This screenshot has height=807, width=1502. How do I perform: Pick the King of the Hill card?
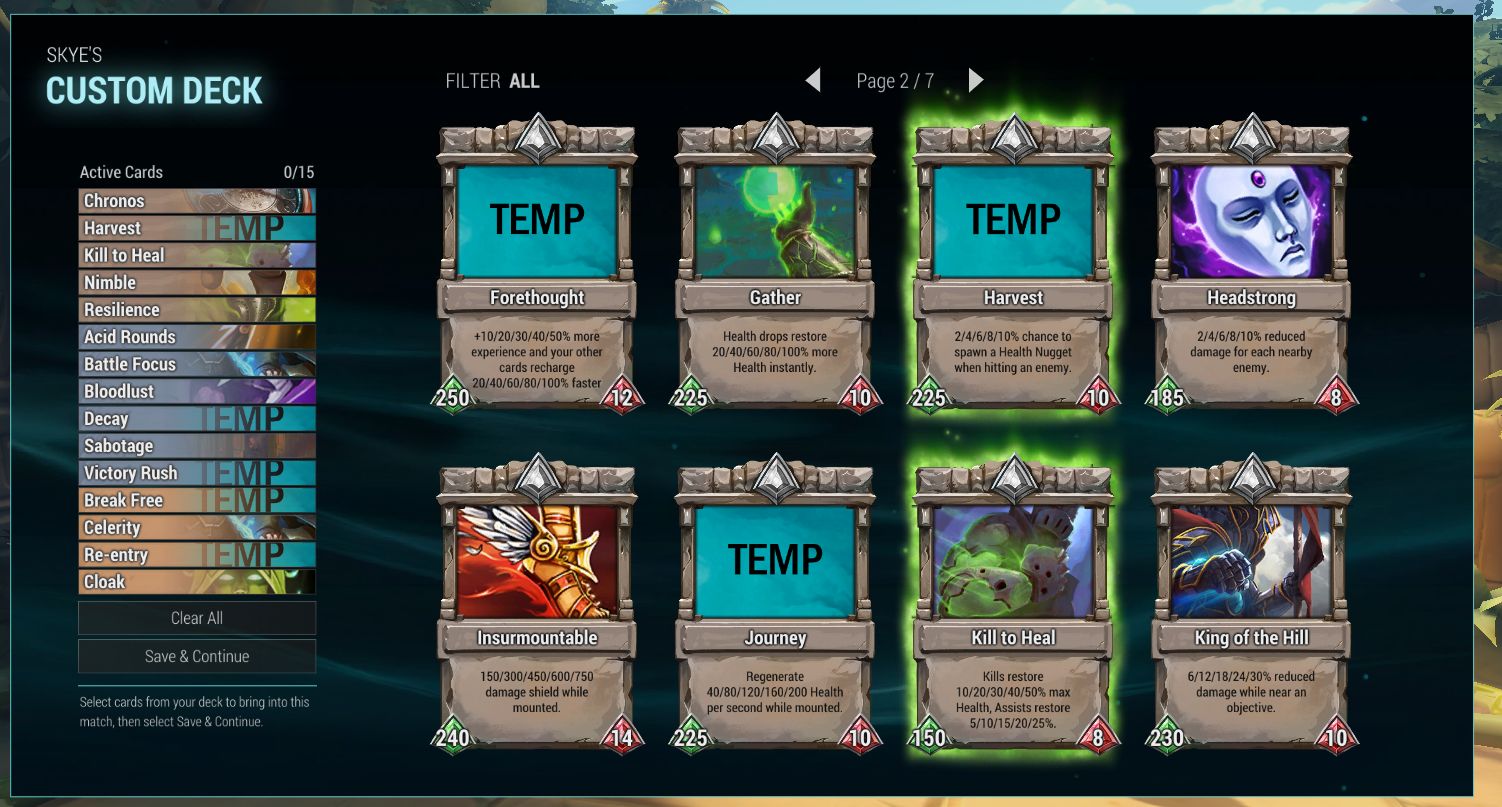(1251, 605)
